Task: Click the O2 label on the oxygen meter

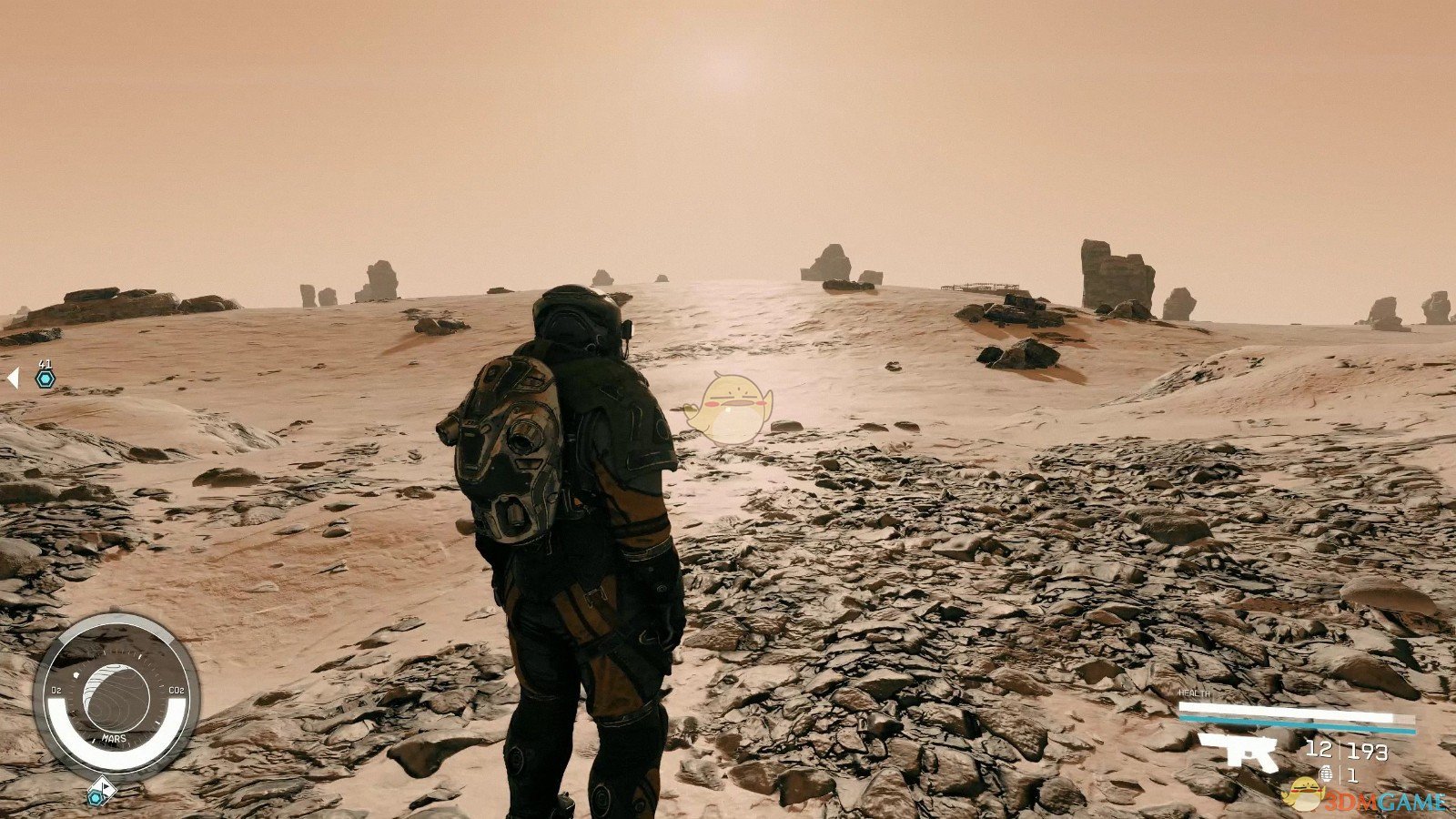Action: (x=56, y=692)
